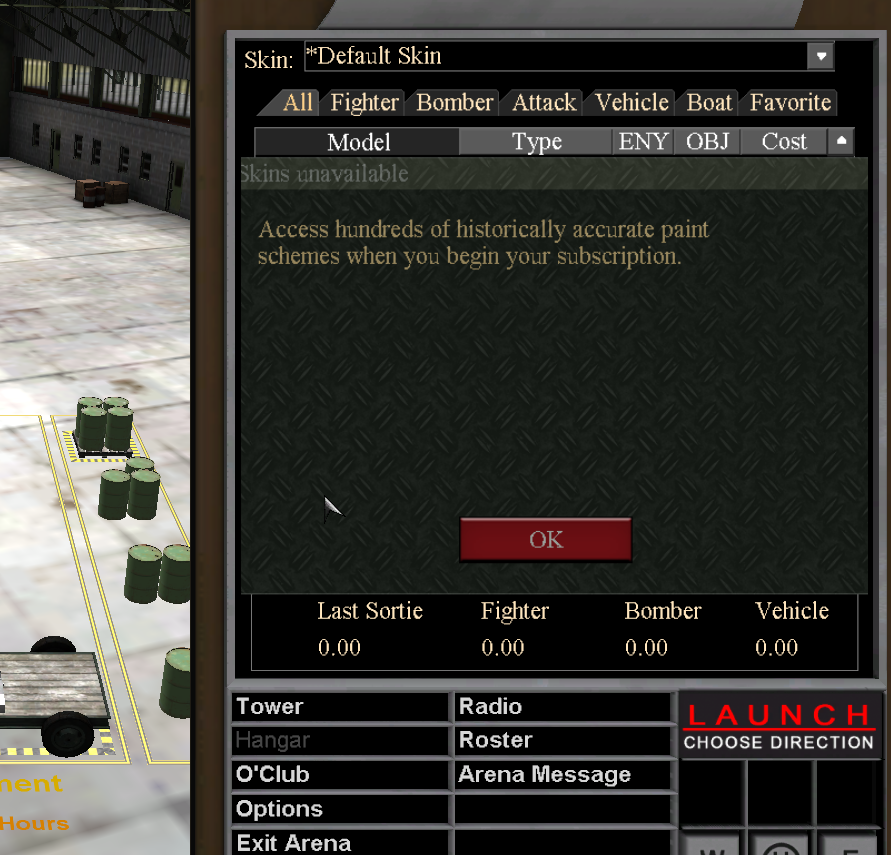Switch to the All tab
Screen dimensions: 891x855
coord(297,103)
